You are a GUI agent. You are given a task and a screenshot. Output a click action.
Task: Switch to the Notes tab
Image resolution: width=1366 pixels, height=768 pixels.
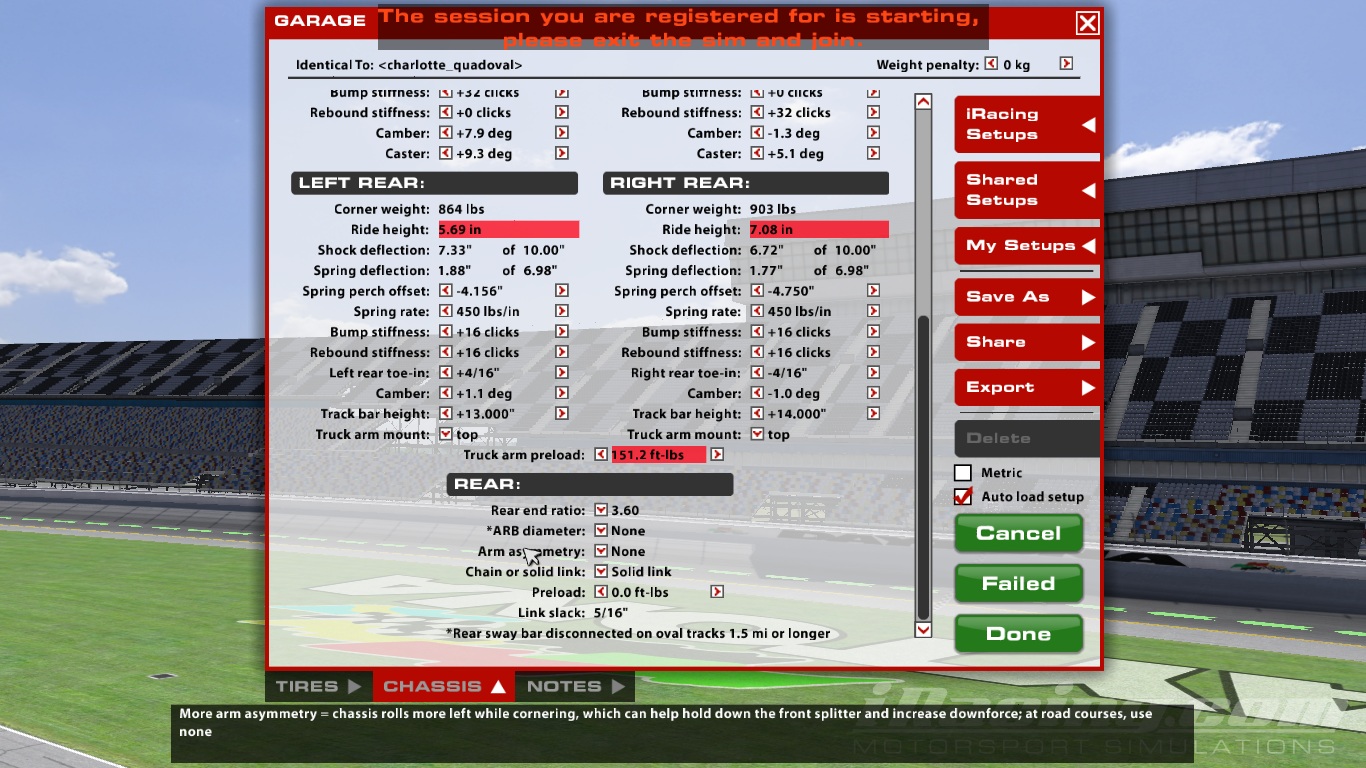(574, 687)
